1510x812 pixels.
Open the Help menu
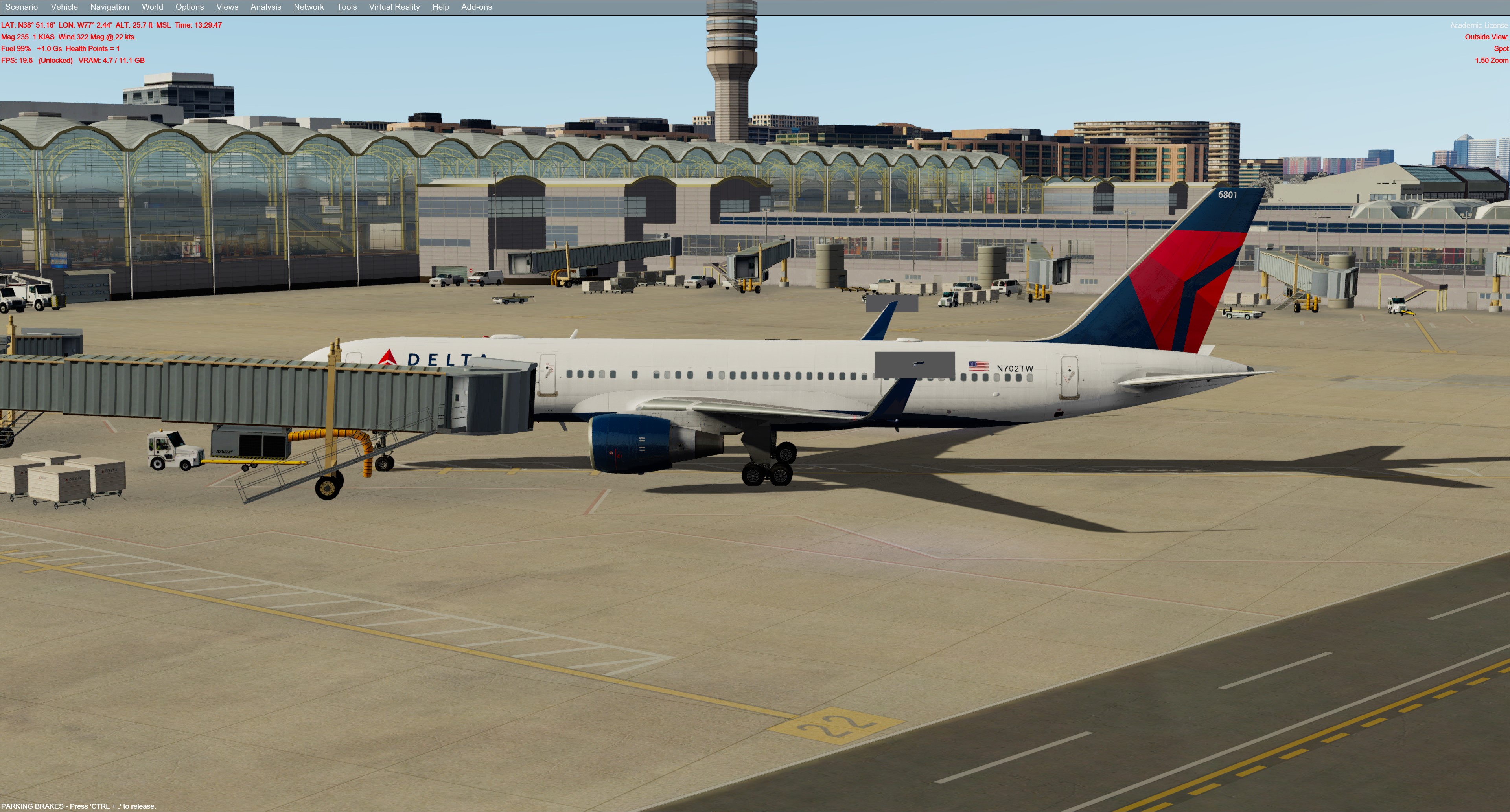[x=440, y=7]
